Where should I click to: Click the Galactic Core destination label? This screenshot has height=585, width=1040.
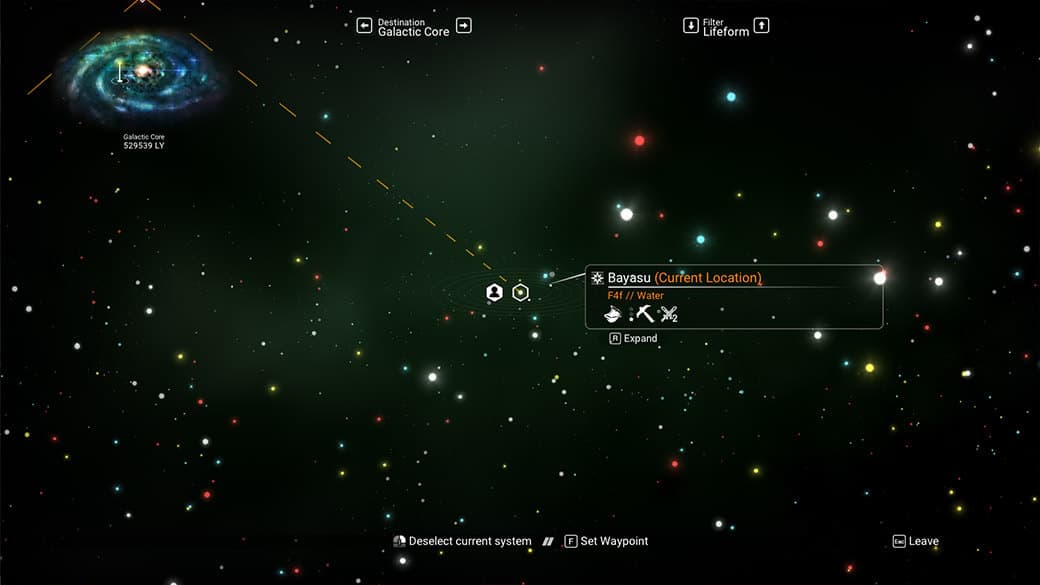[x=413, y=31]
